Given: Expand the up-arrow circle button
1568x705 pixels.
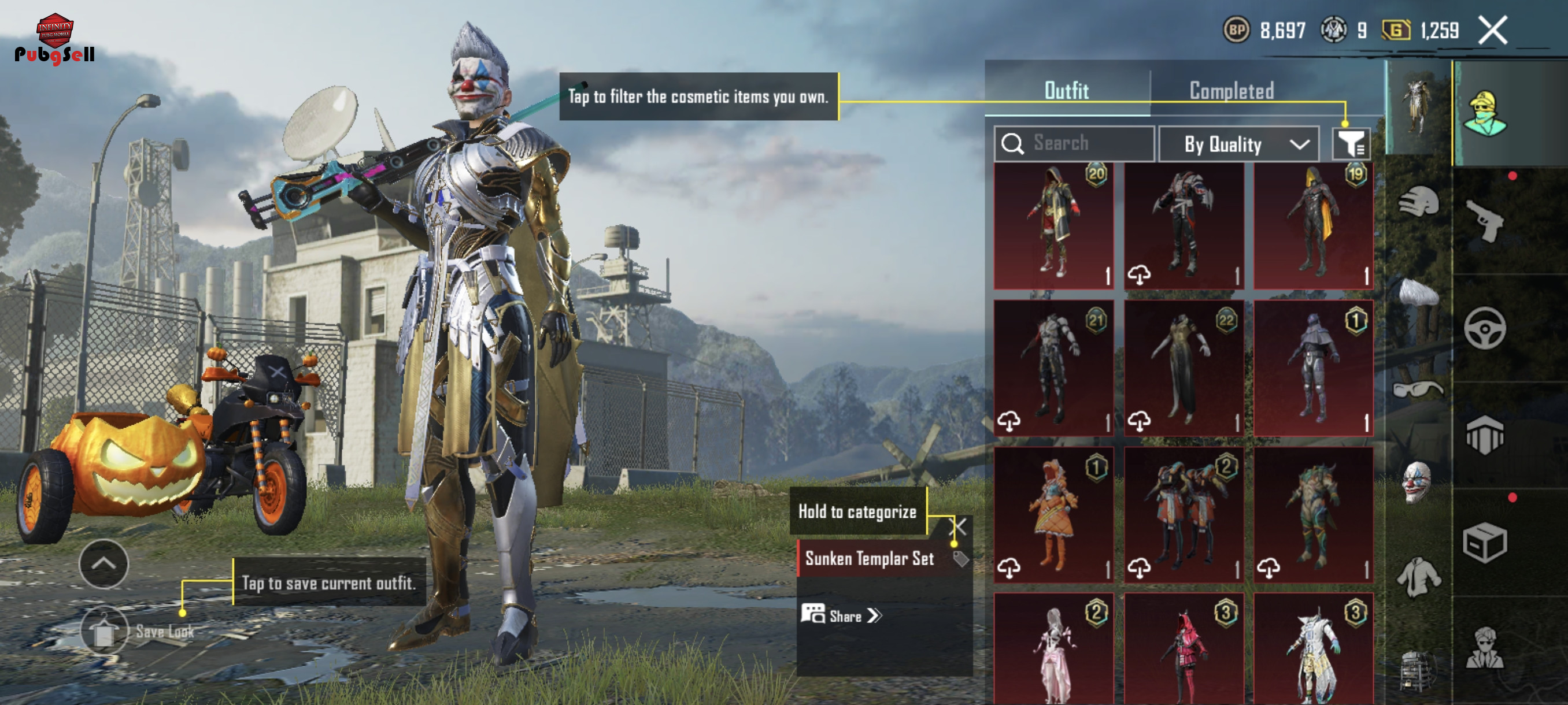Looking at the screenshot, I should pos(103,563).
